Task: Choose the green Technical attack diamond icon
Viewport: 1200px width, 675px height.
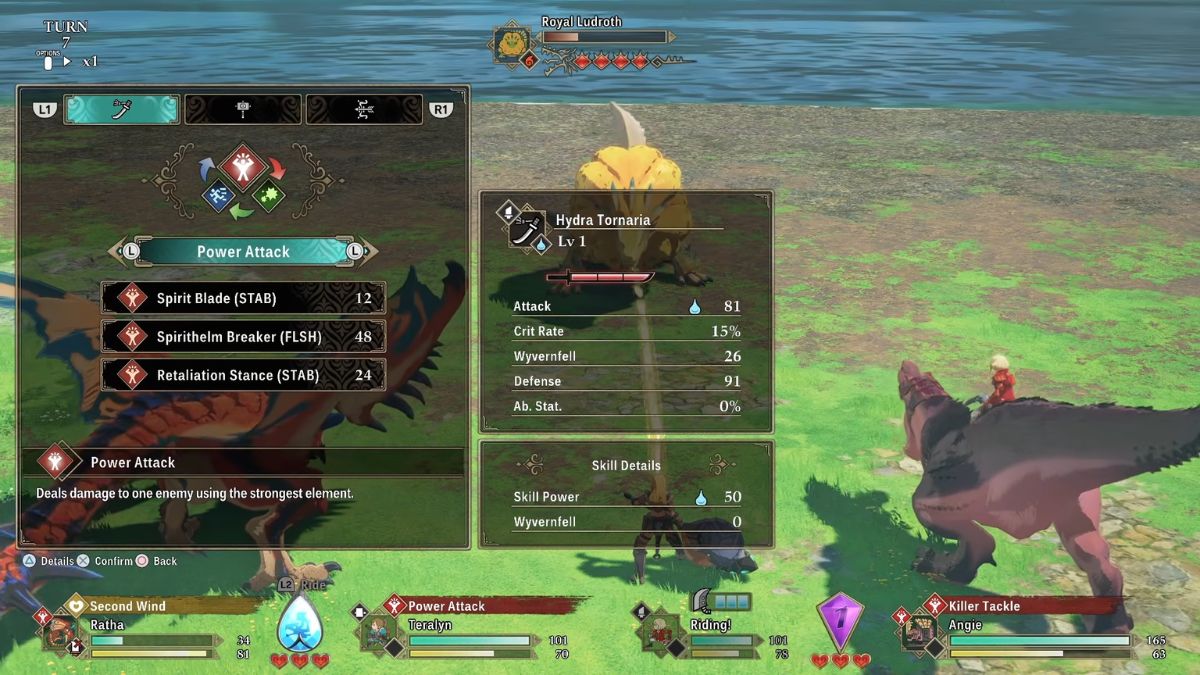Action: (x=268, y=196)
